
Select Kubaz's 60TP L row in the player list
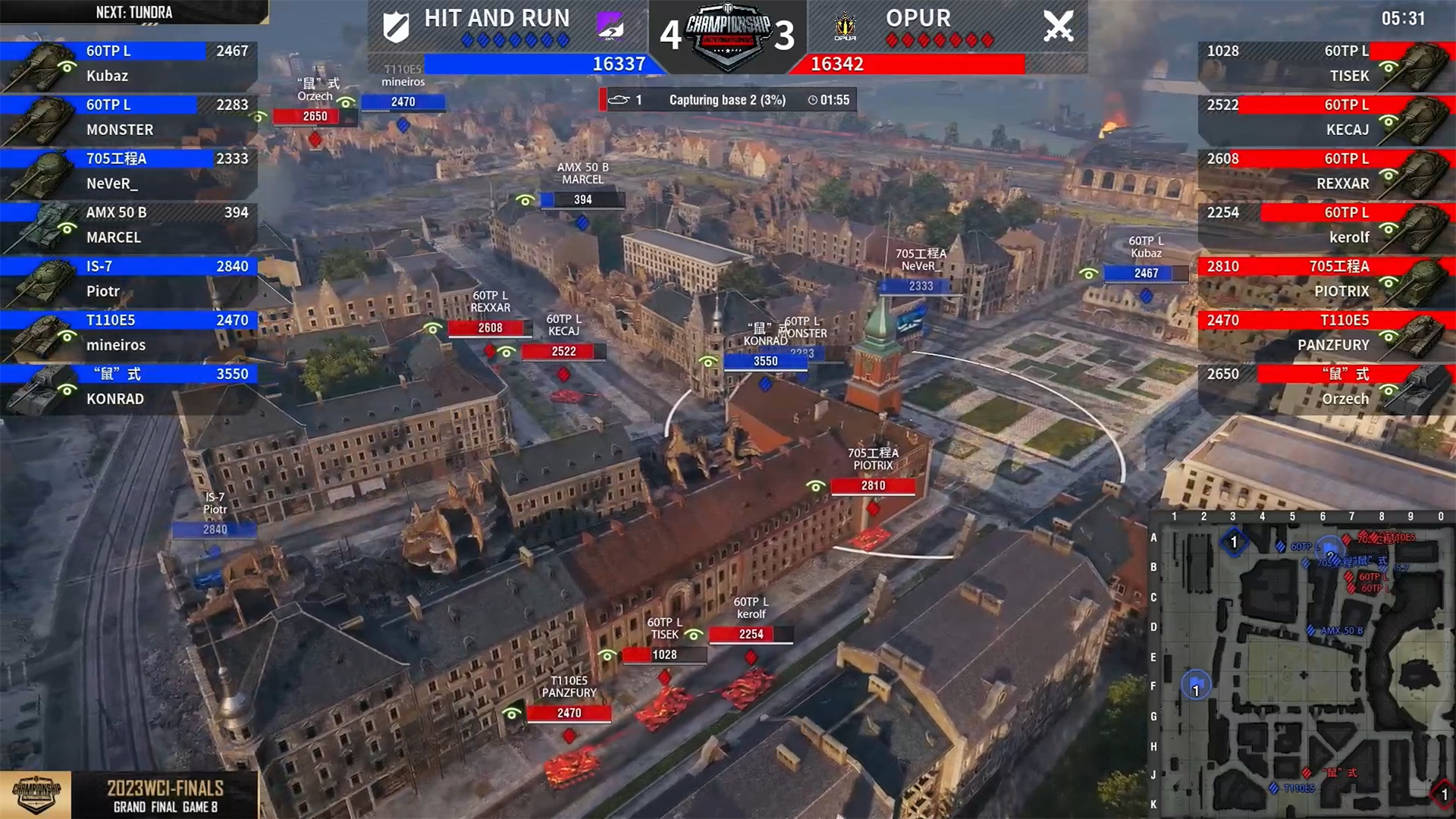tap(129, 64)
